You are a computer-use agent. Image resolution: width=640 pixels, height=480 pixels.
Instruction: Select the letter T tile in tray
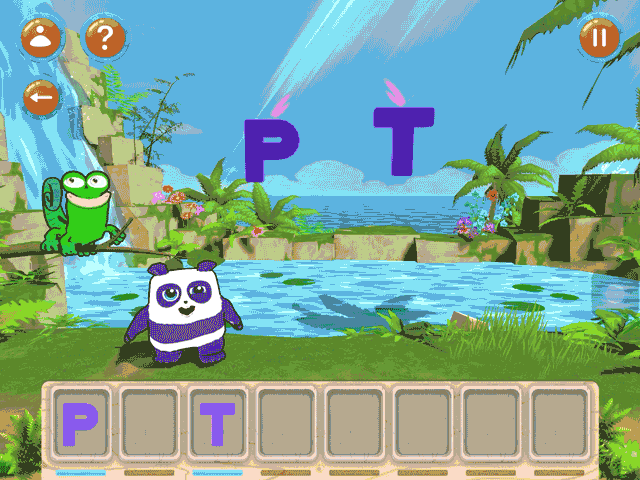click(218, 424)
